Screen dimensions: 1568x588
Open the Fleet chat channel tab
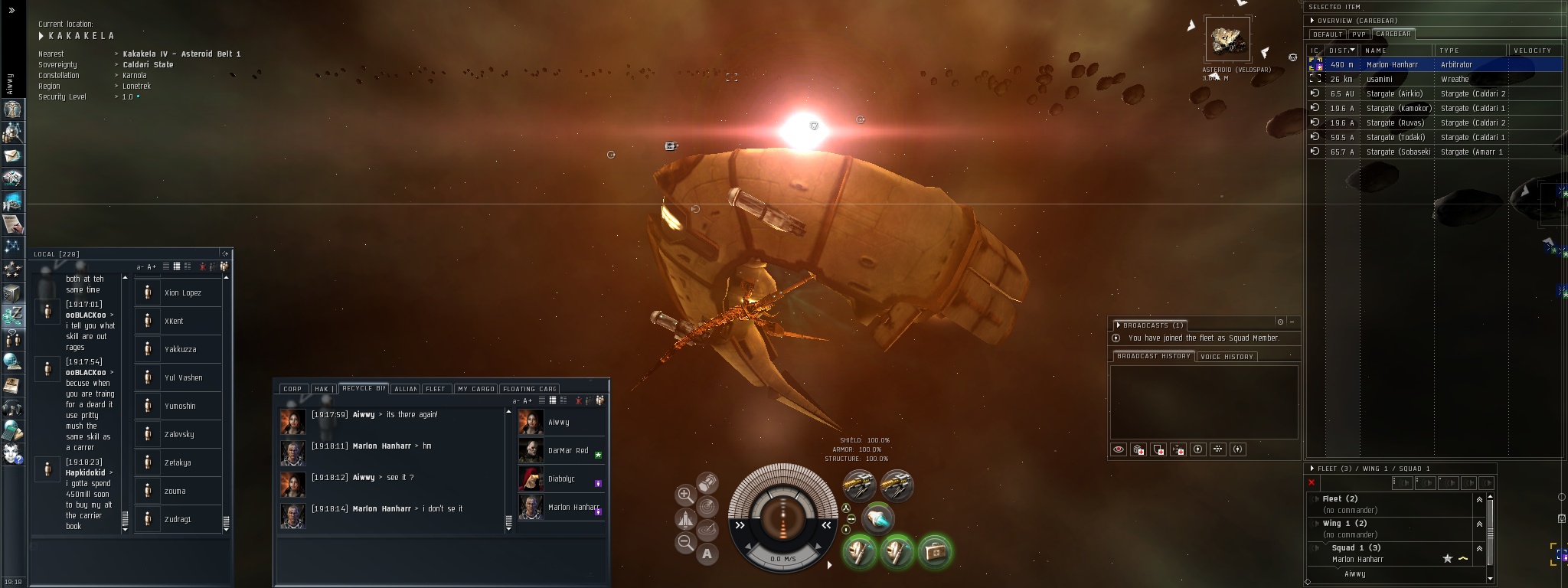point(435,389)
